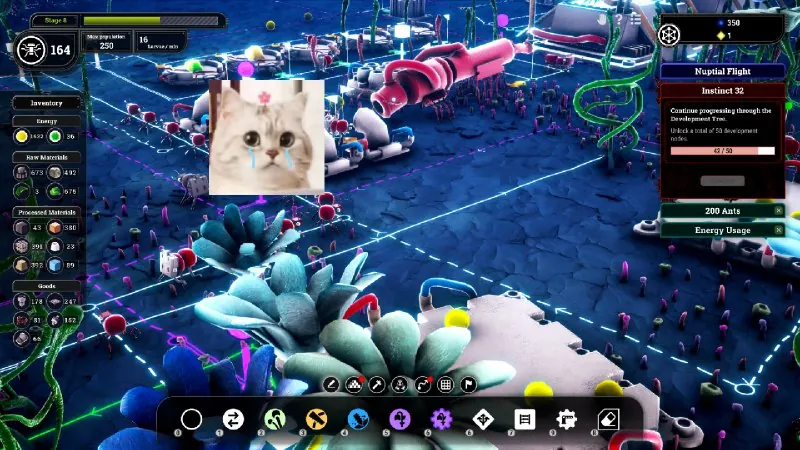
Task: Activate the eraser tool
Action: [x=609, y=419]
